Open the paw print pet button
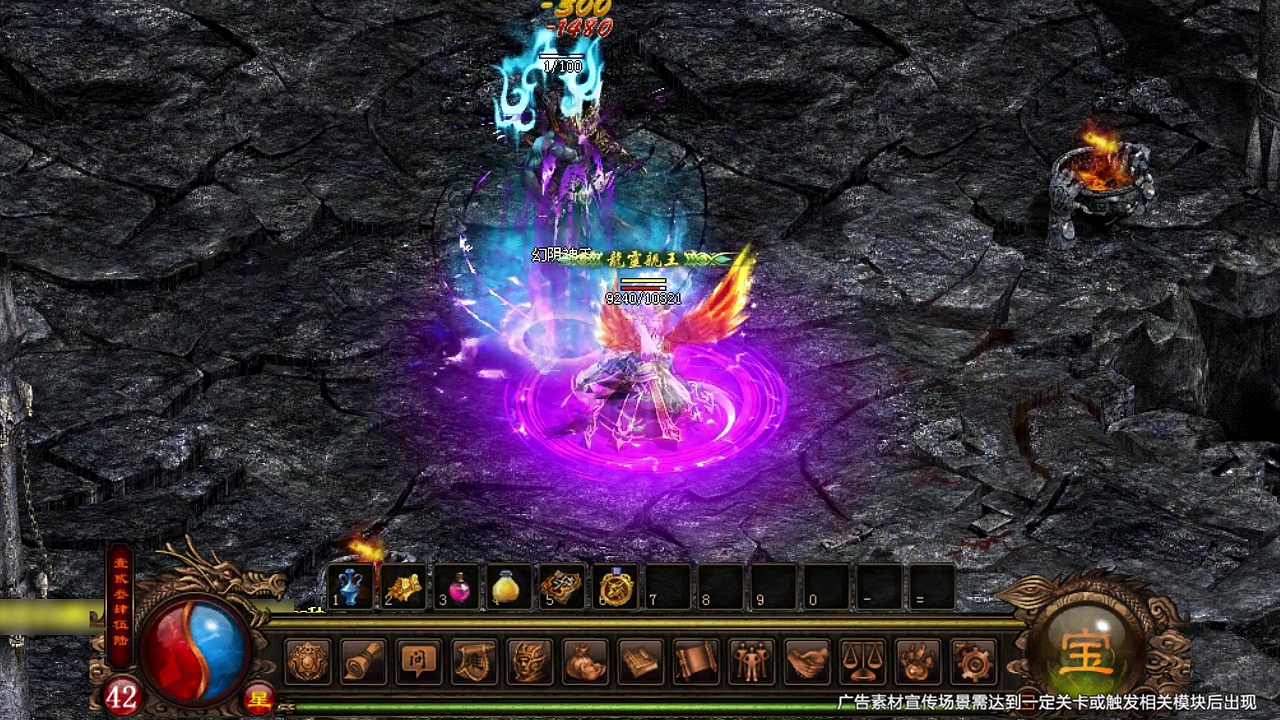 click(x=919, y=661)
